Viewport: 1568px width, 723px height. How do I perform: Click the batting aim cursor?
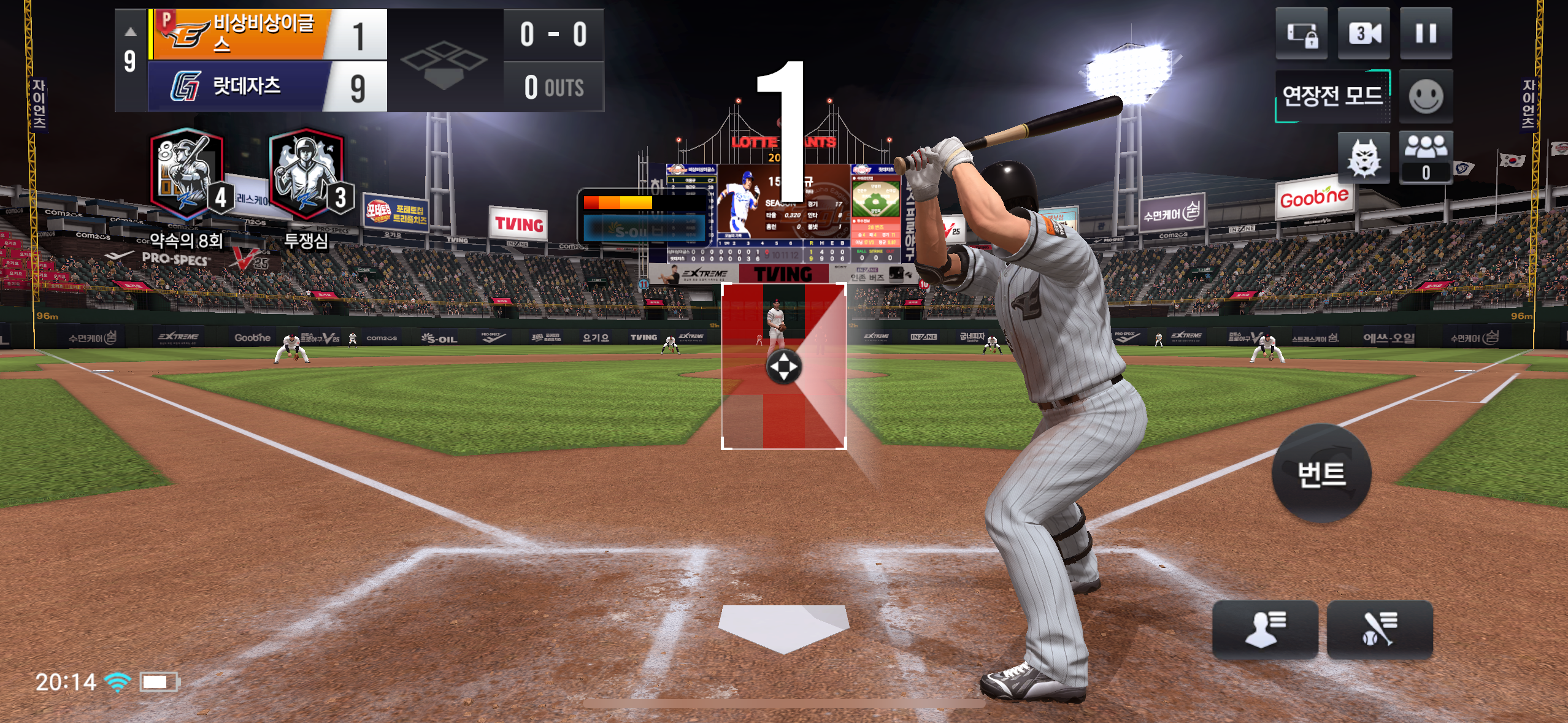[x=783, y=367]
